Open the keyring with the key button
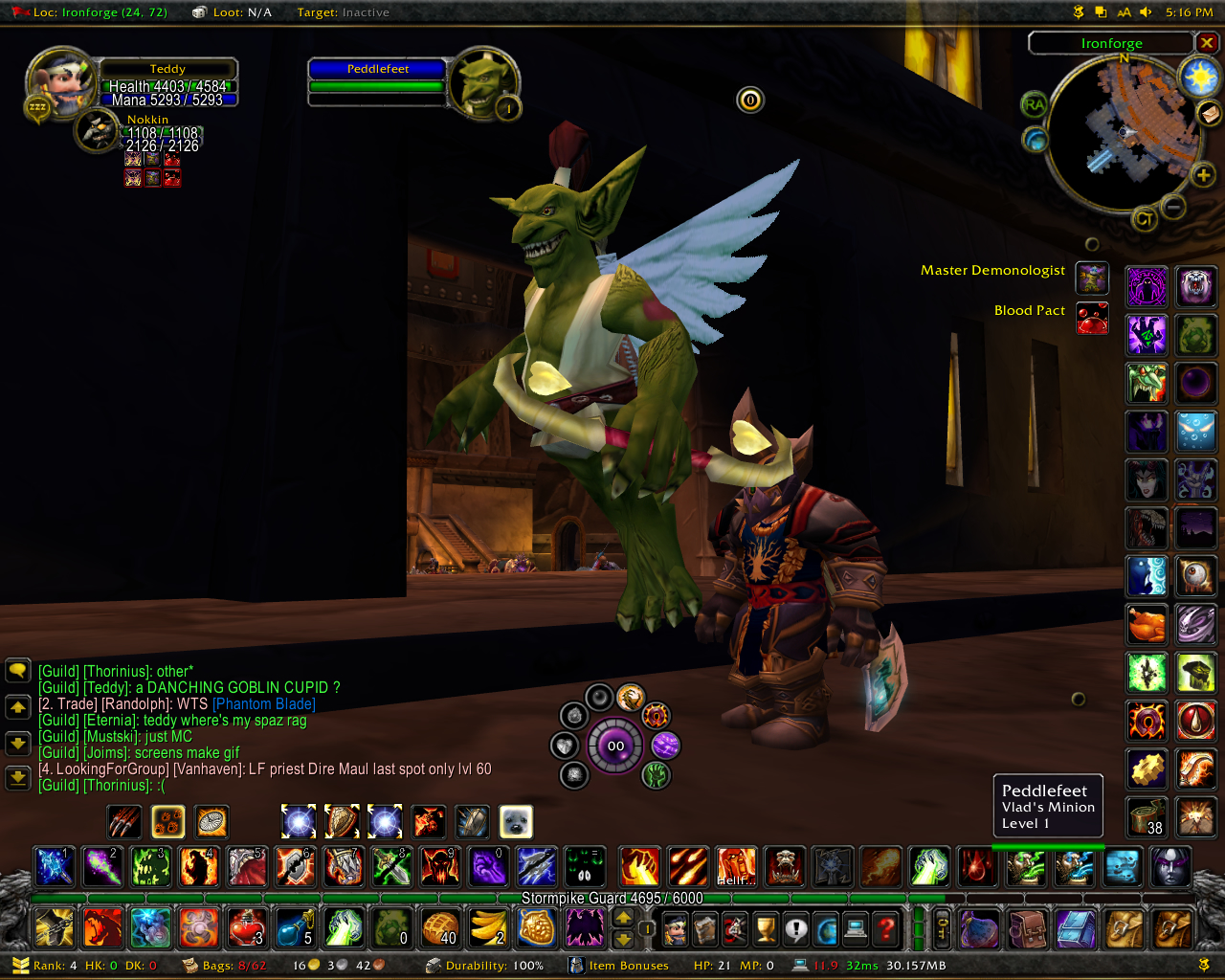The height and width of the screenshot is (980, 1225). [x=942, y=927]
